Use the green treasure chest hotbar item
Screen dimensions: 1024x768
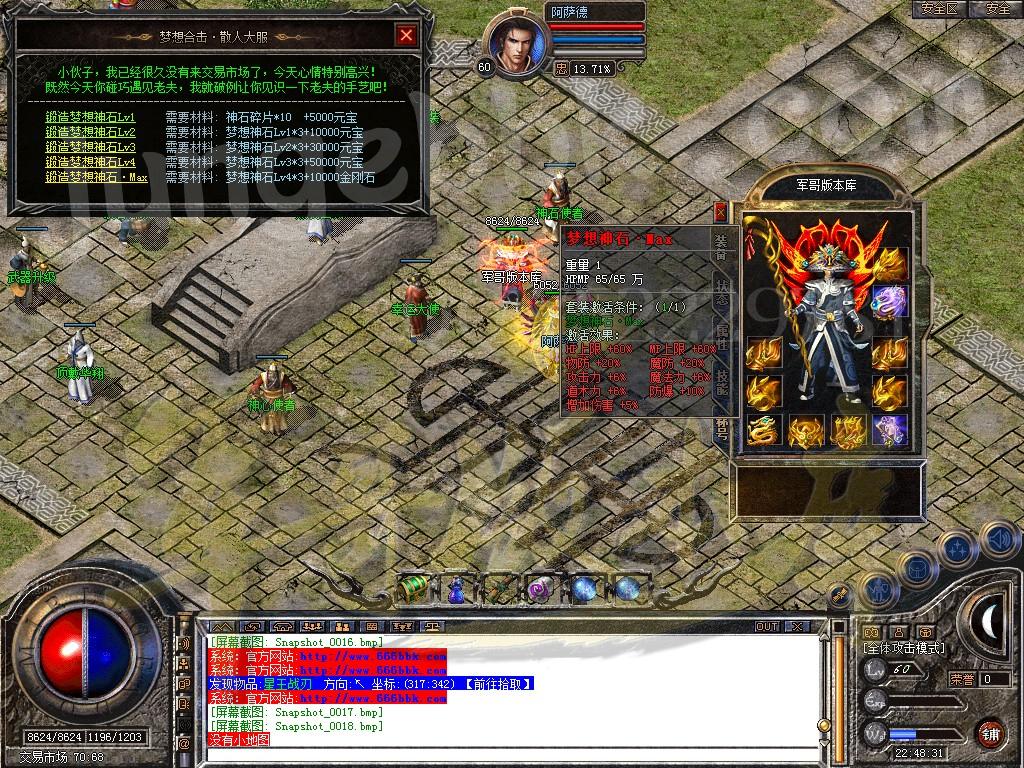(x=413, y=589)
